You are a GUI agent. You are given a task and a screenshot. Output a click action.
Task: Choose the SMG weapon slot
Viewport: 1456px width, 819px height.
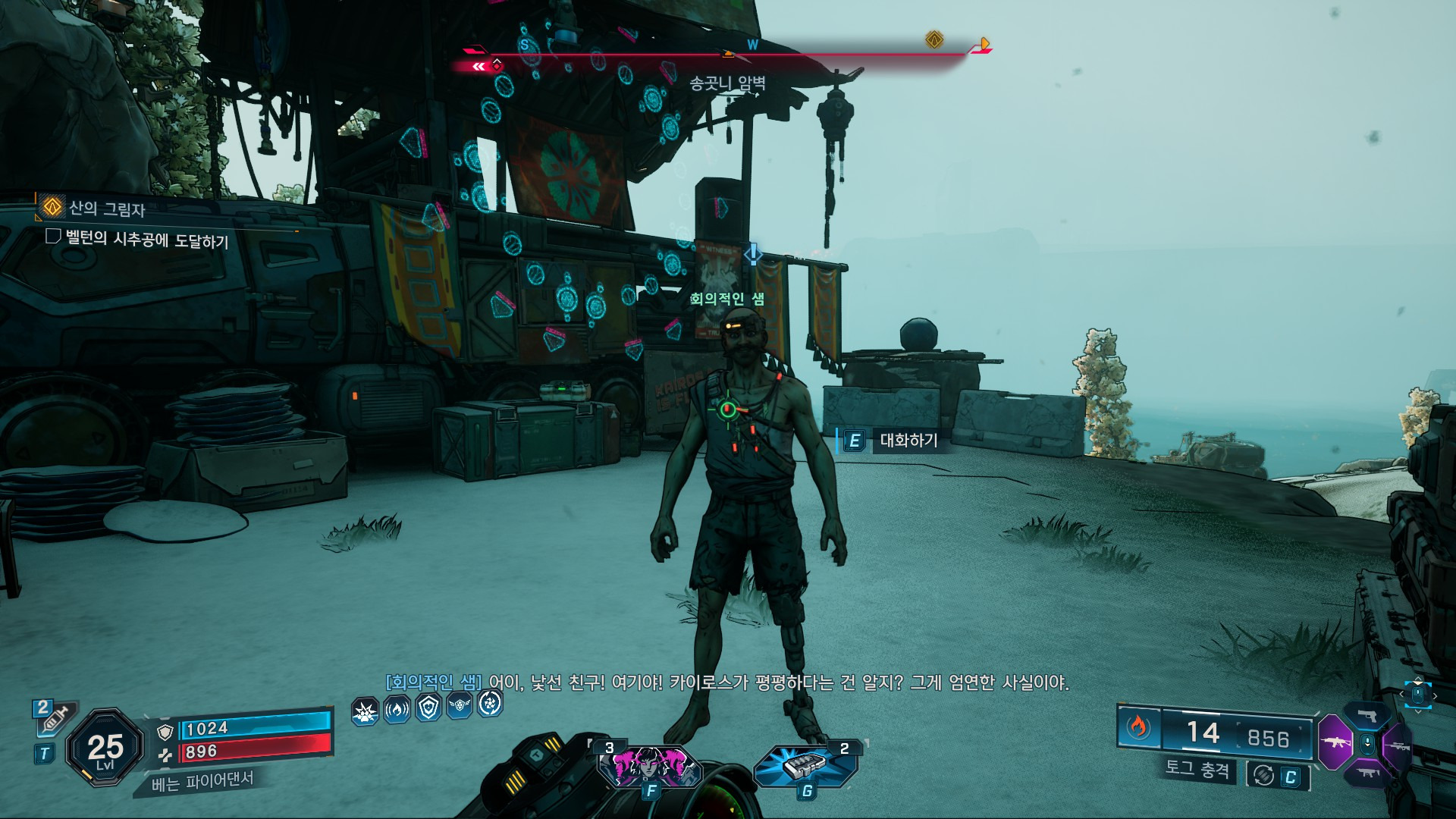(1368, 772)
